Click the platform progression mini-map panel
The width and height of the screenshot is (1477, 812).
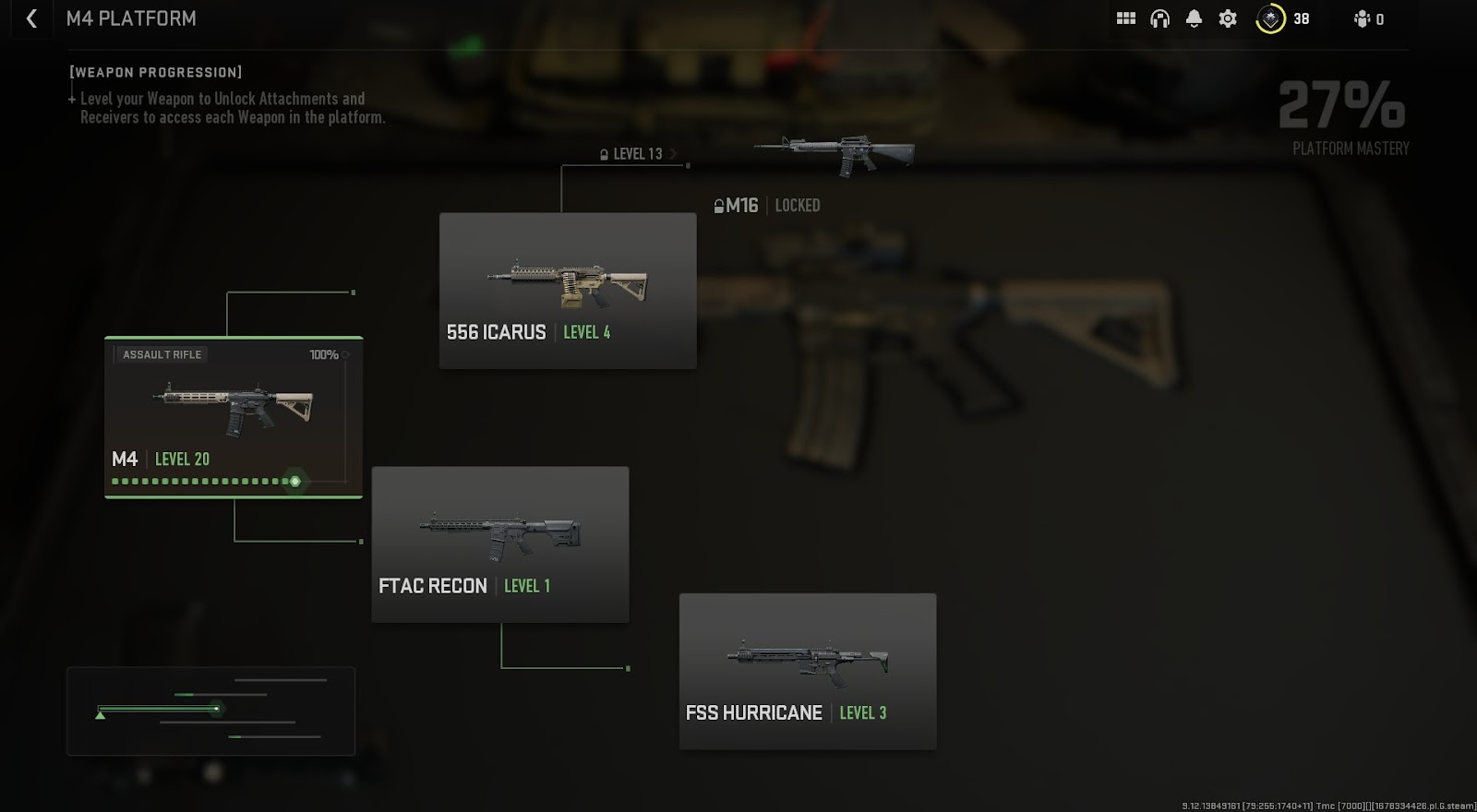click(x=210, y=710)
